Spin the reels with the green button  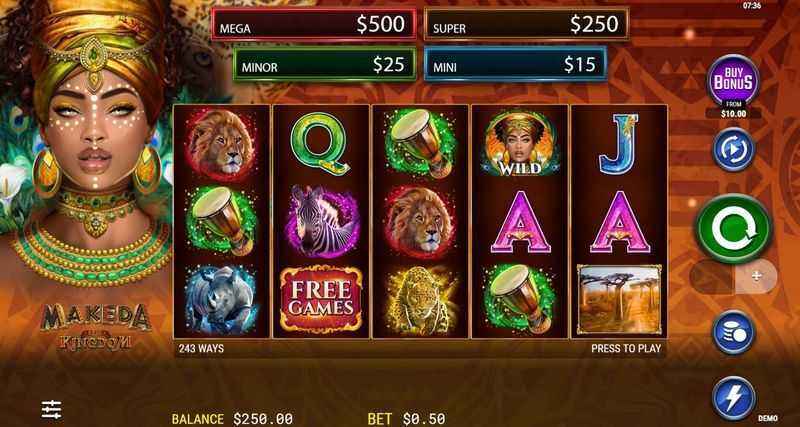pyautogui.click(x=733, y=226)
